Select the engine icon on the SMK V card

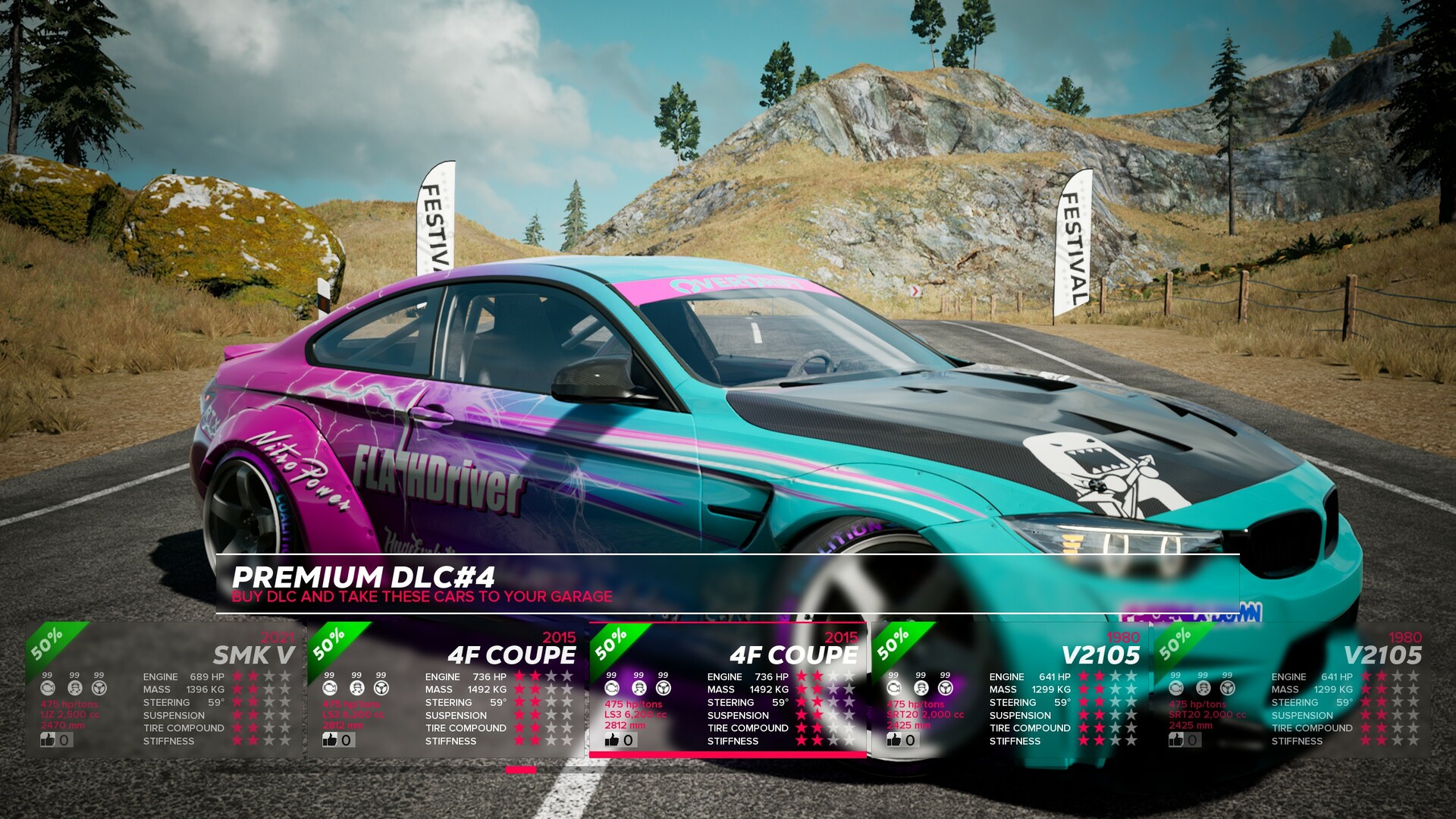coord(47,688)
